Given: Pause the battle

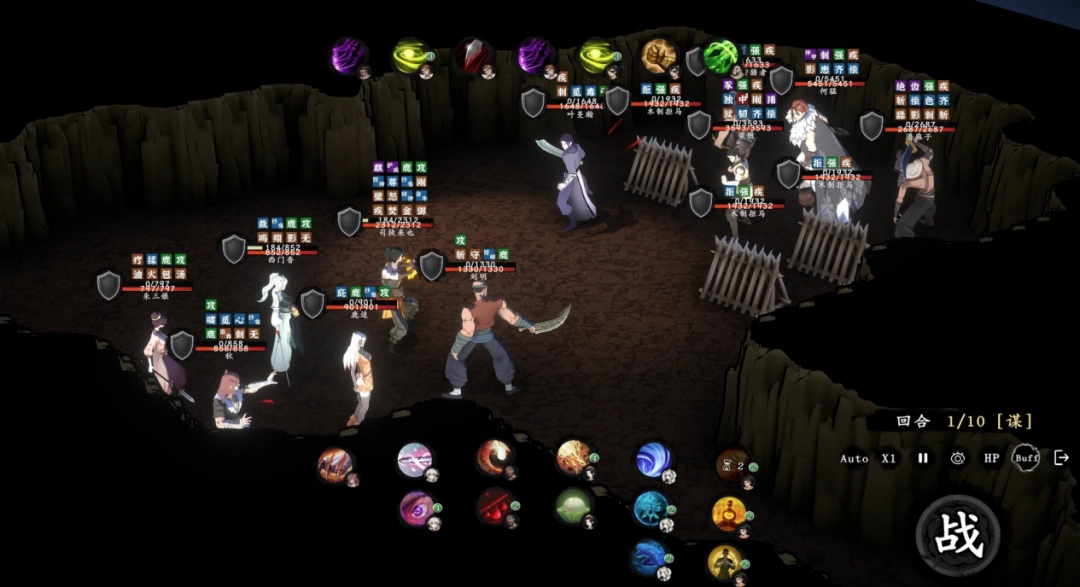Looking at the screenshot, I should [923, 458].
